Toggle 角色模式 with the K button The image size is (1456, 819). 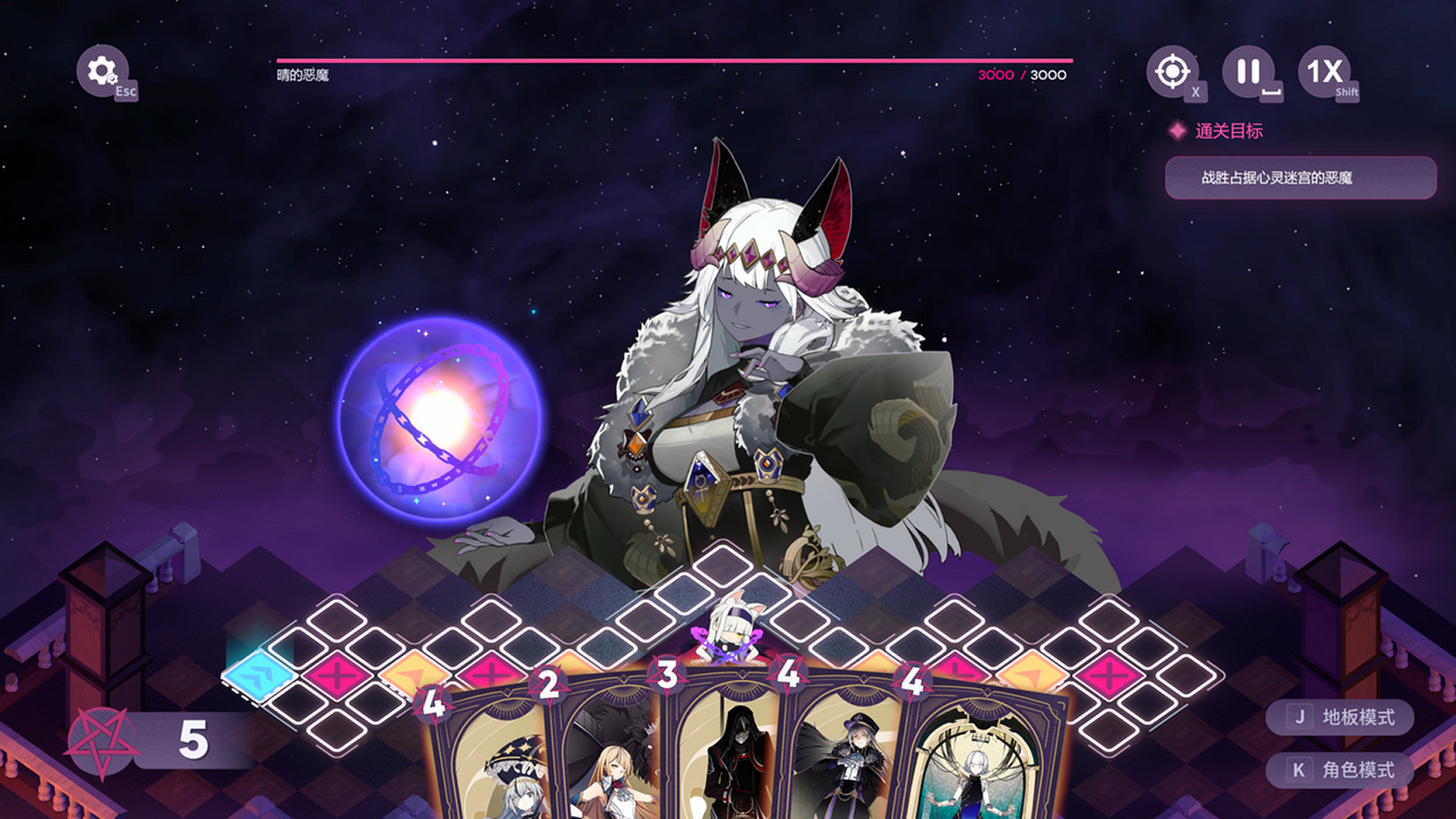[1340, 771]
